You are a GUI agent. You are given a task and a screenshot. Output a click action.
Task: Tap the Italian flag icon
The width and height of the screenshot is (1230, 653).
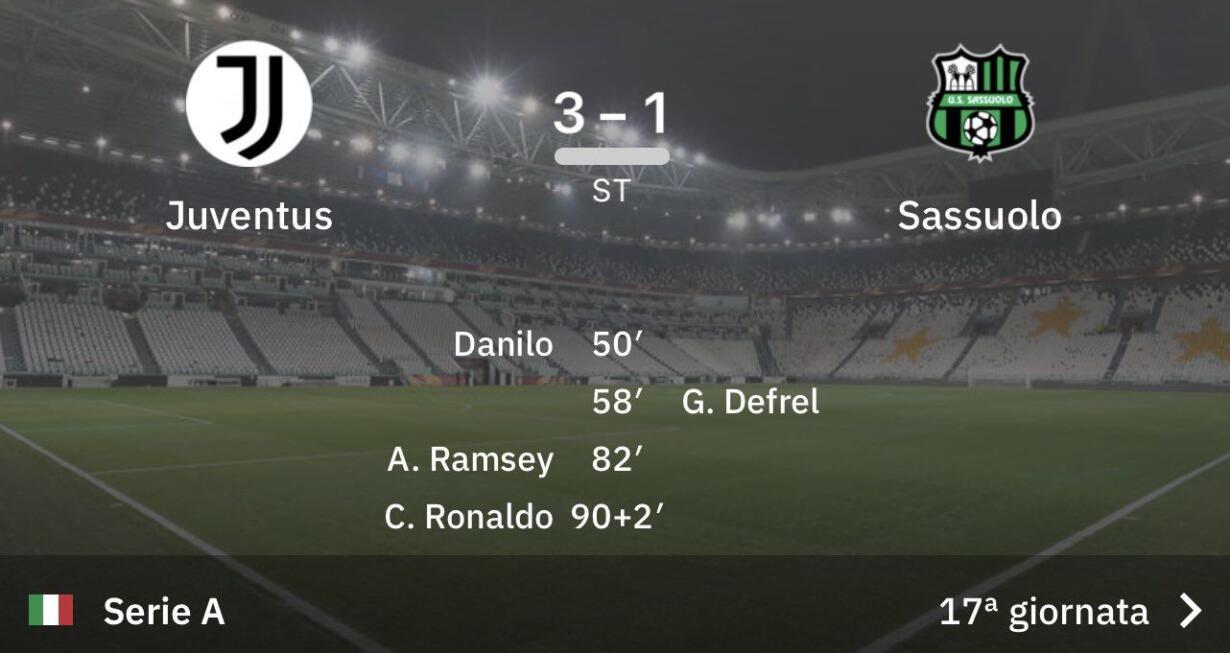pyautogui.click(x=51, y=610)
